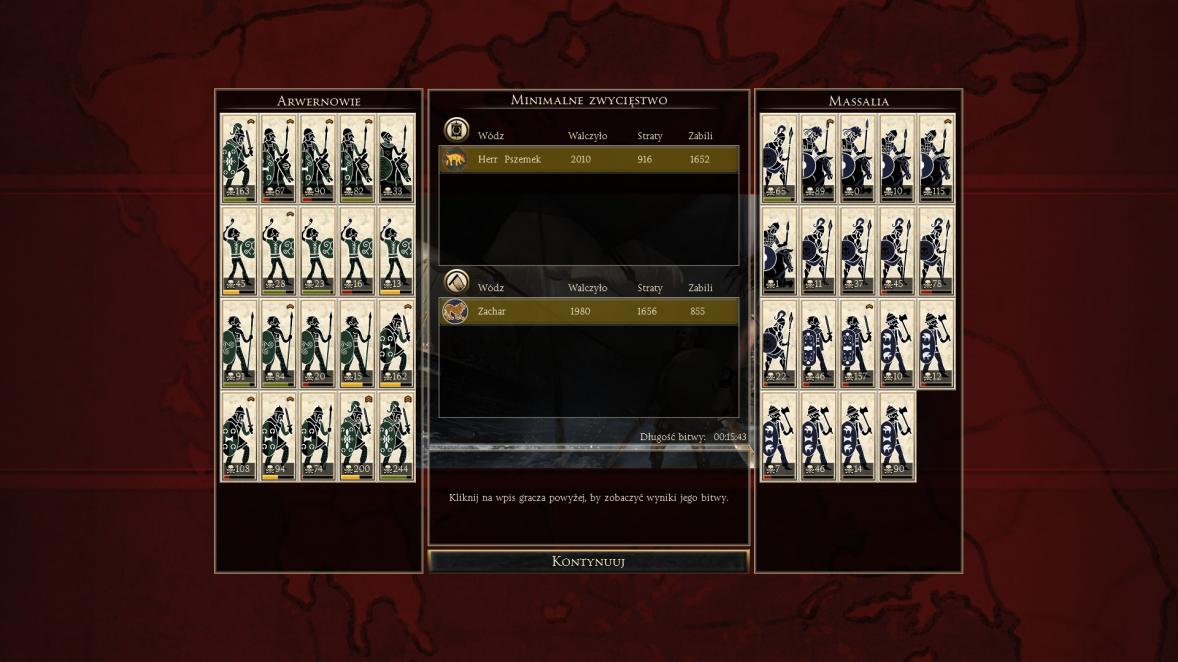Viewport: 1178px width, 662px height.
Task: Select the Massalia hoplite card with 78 kills
Action: [936, 251]
